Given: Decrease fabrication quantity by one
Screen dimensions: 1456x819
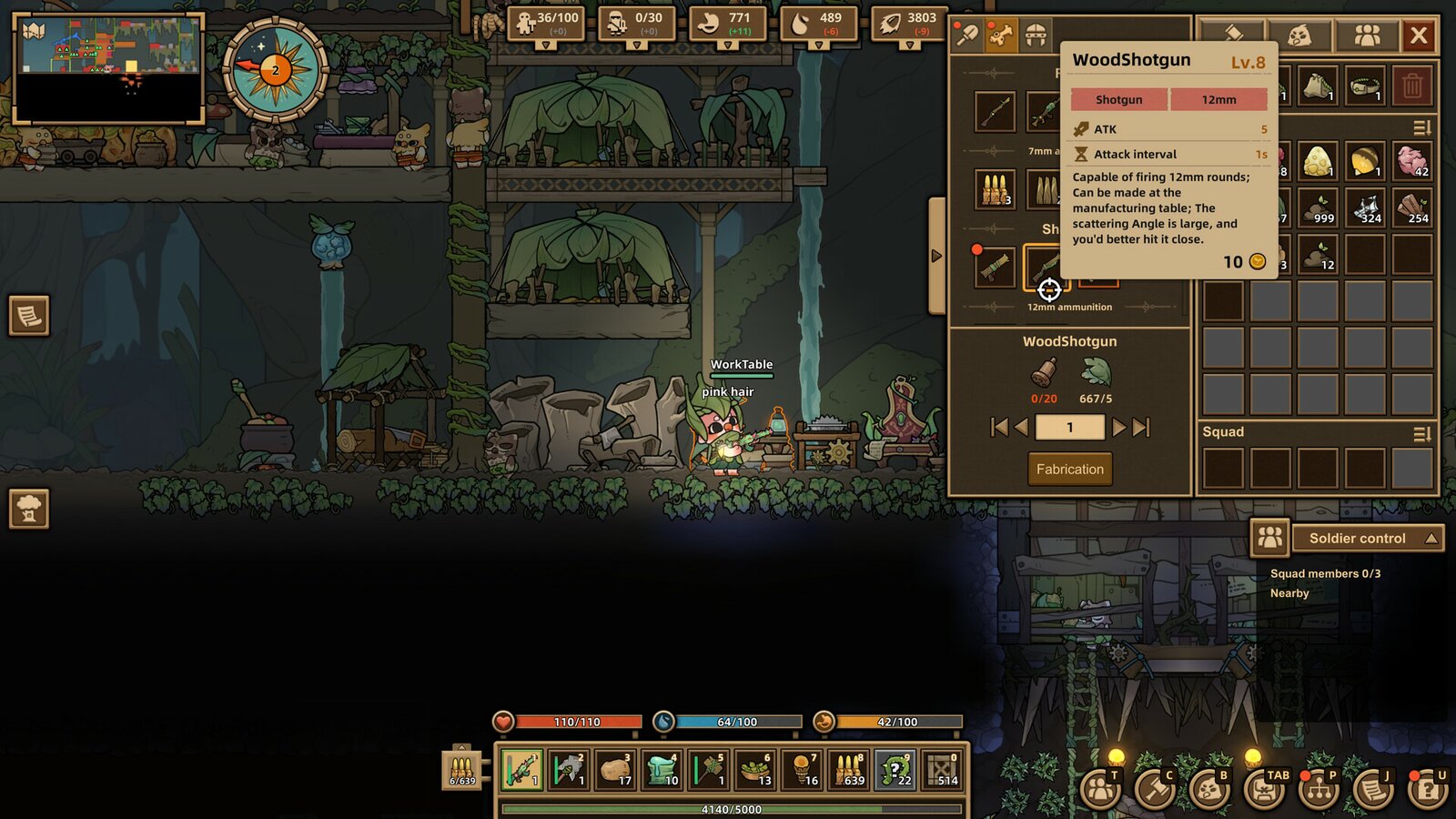Looking at the screenshot, I should (1021, 427).
